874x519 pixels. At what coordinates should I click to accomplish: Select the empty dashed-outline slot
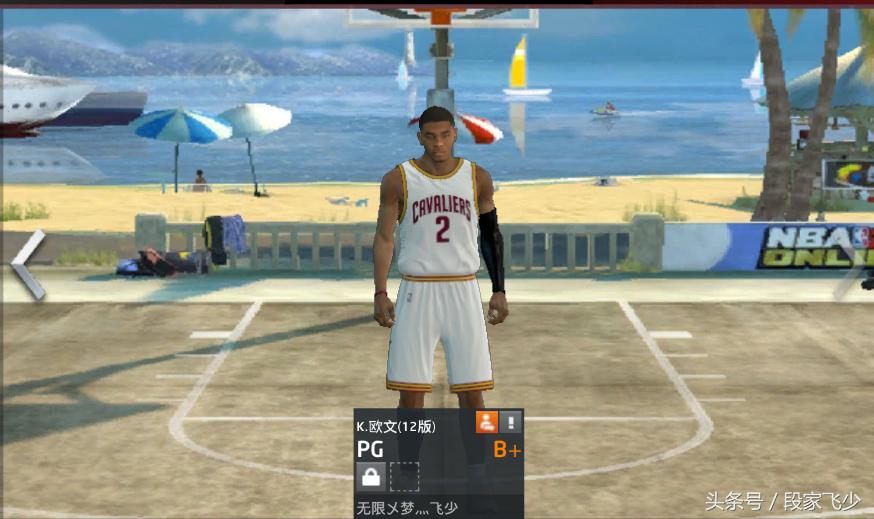[404, 477]
